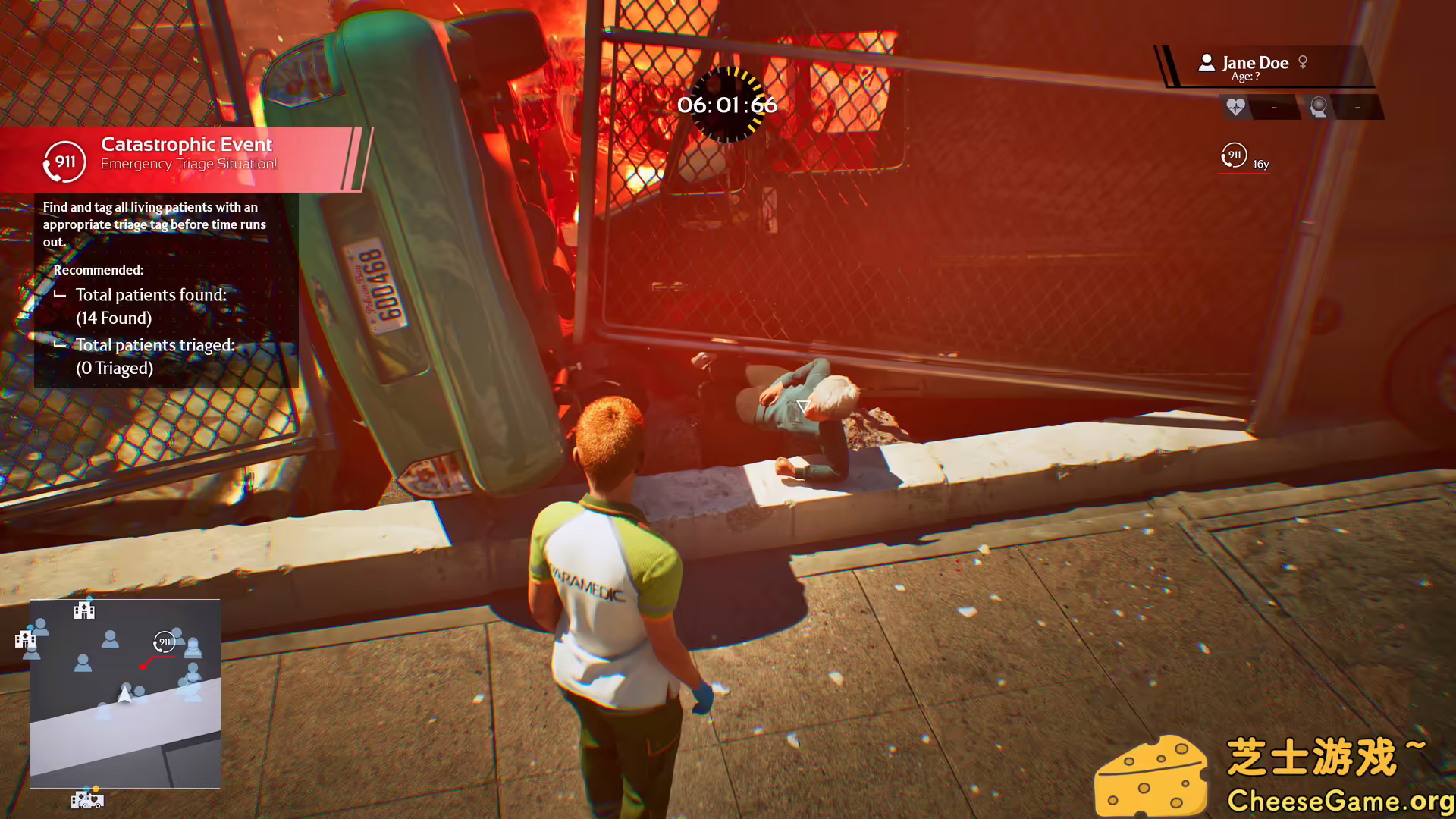
Task: Toggle the female gender symbol next to Jane Doe
Action: 1303,62
